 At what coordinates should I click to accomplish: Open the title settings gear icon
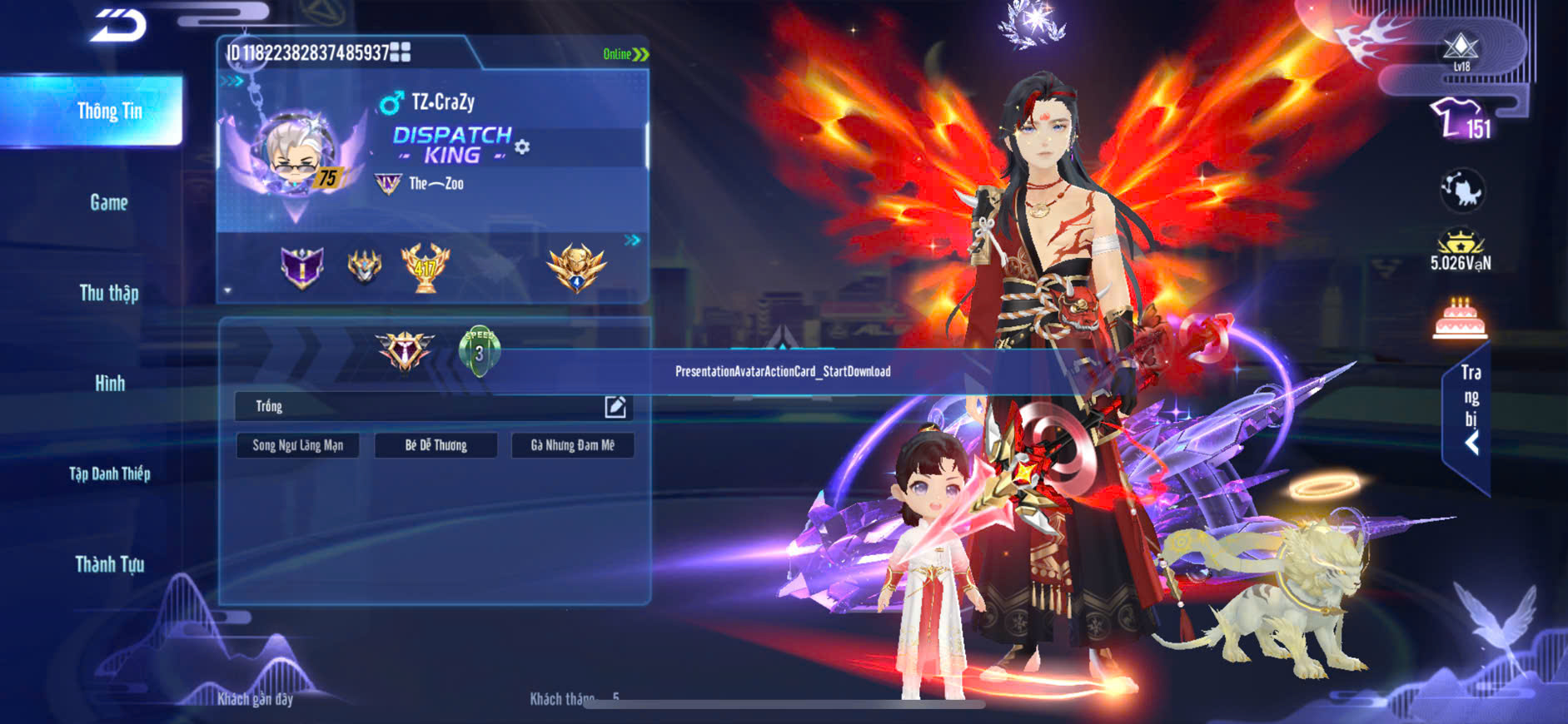click(522, 147)
